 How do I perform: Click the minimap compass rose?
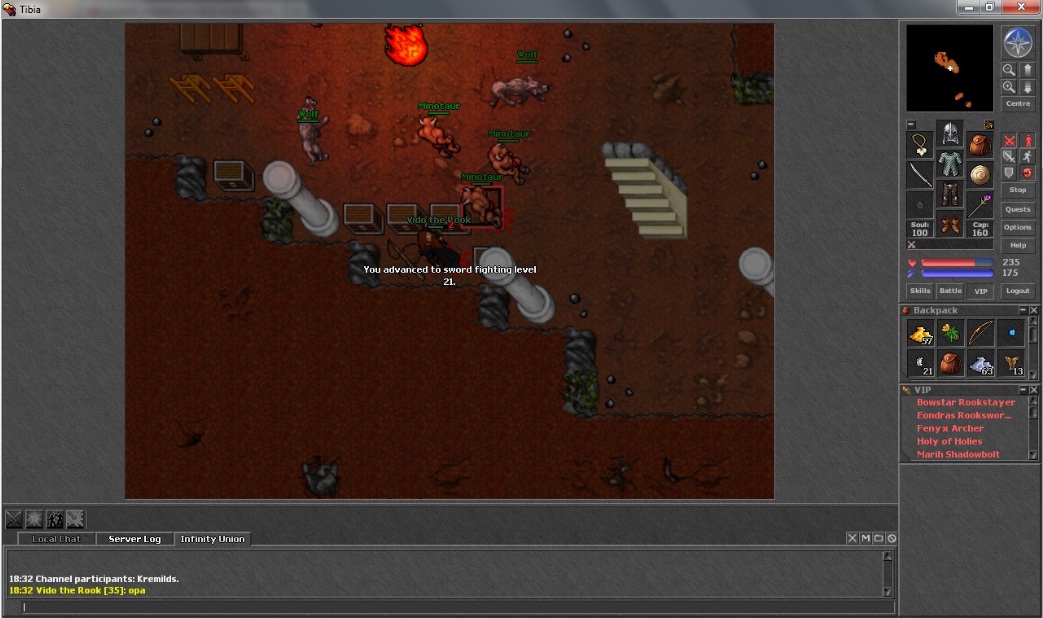point(1018,43)
